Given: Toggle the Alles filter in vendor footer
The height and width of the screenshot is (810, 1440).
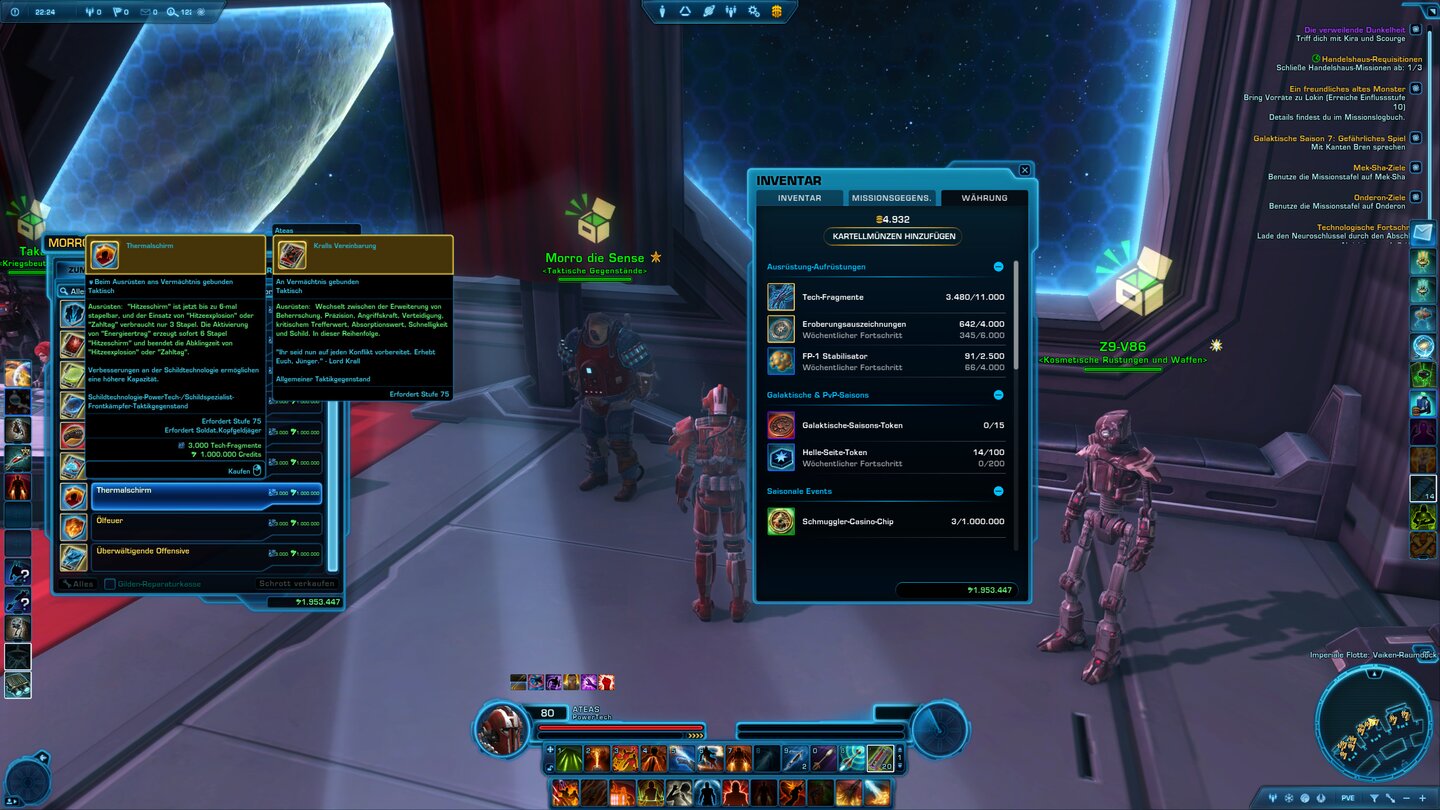Looking at the screenshot, I should click(78, 583).
